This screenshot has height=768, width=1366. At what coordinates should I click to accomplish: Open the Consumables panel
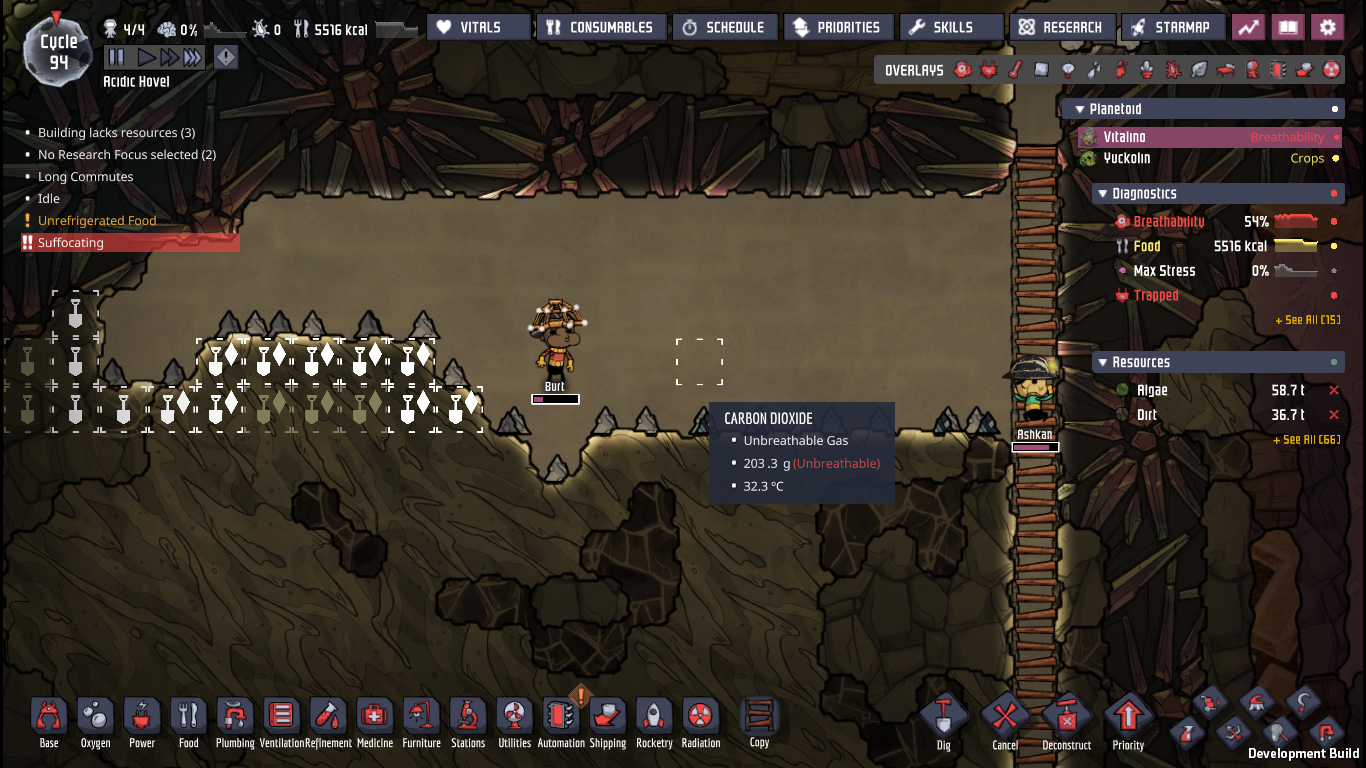tap(599, 27)
